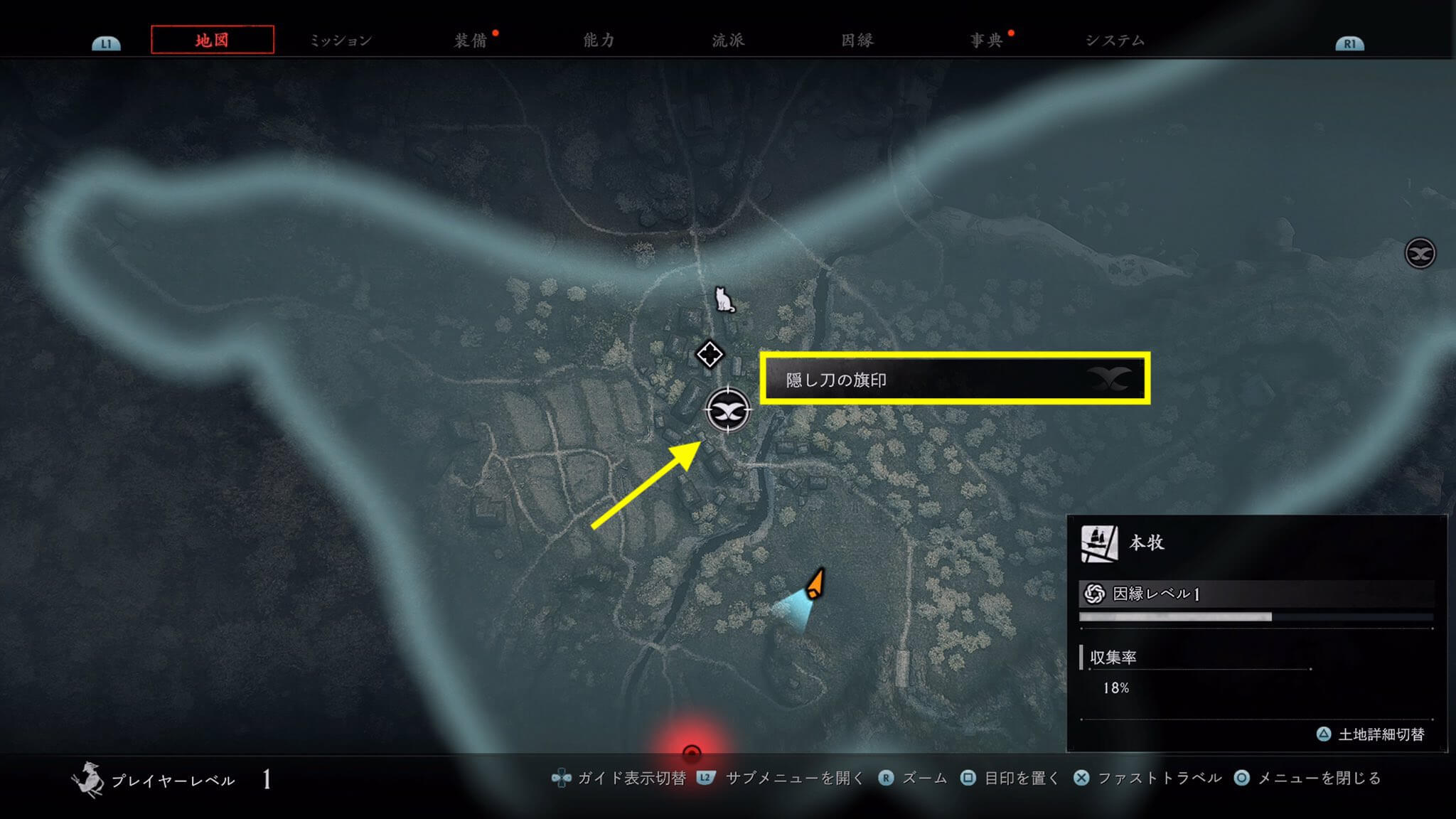This screenshot has width=1456, height=819.
Task: Click the orange player position arrow
Action: pyautogui.click(x=815, y=583)
